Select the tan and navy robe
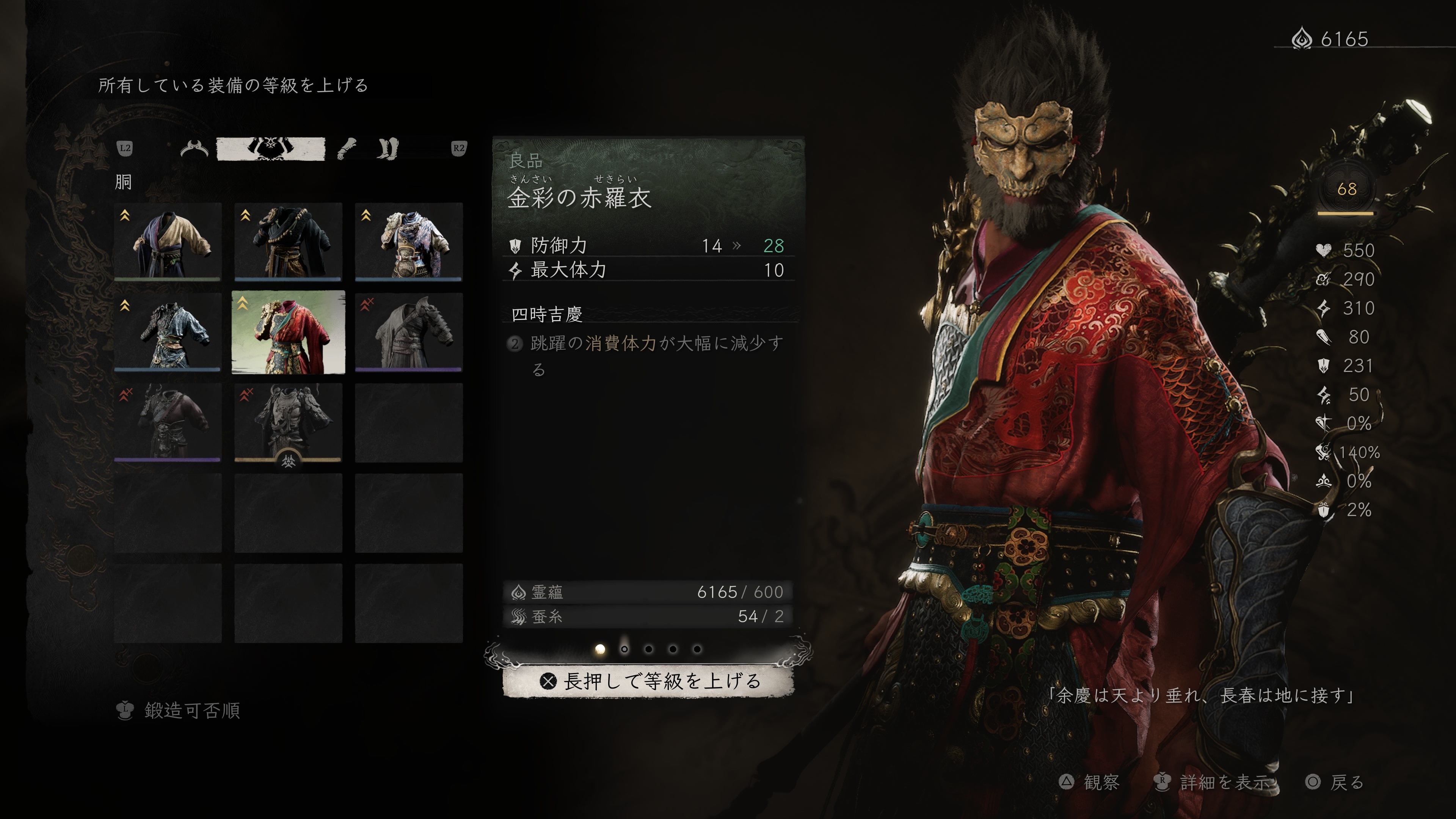This screenshot has width=1456, height=819. (167, 242)
